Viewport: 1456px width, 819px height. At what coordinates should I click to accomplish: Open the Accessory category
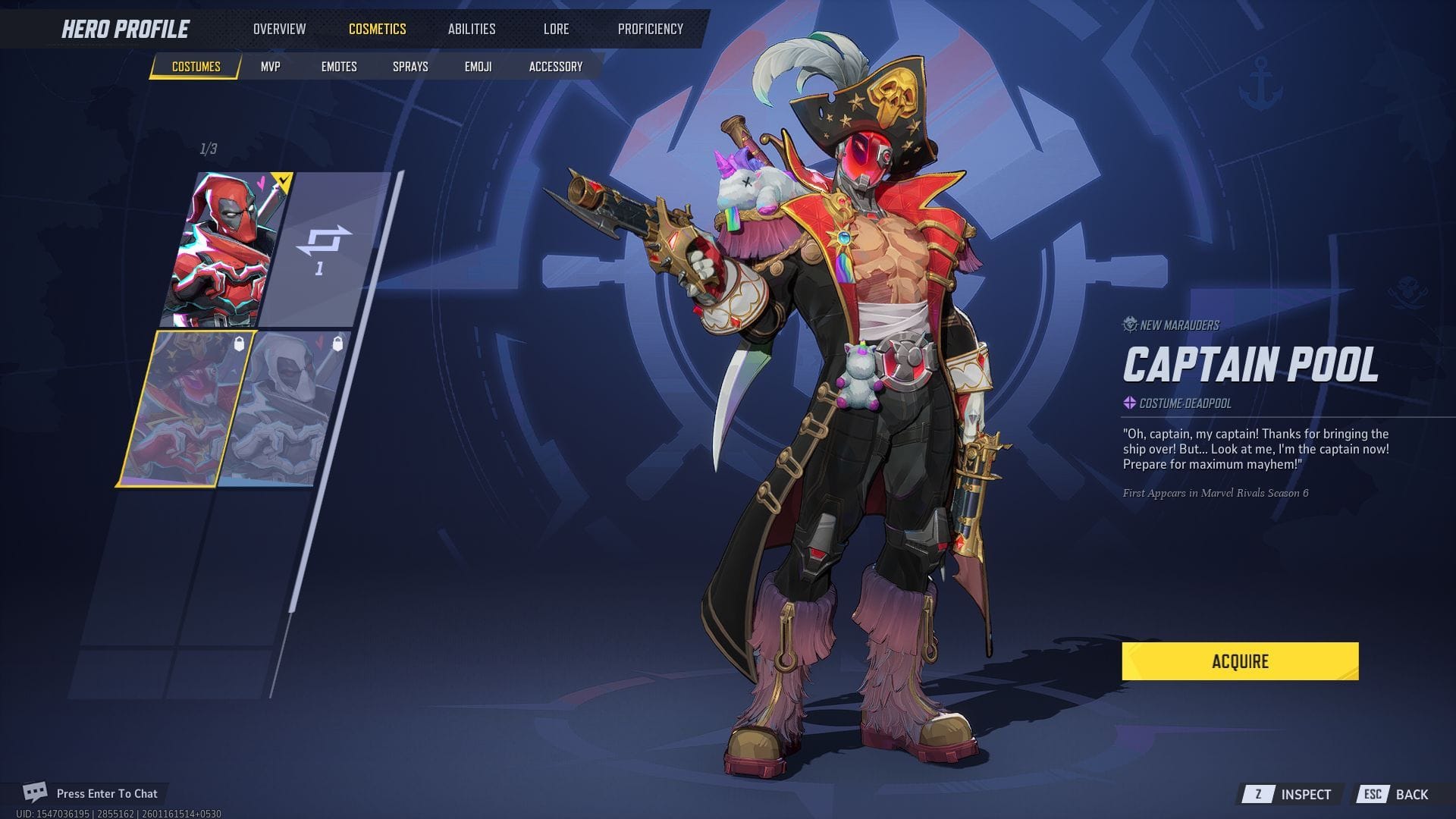pyautogui.click(x=555, y=67)
